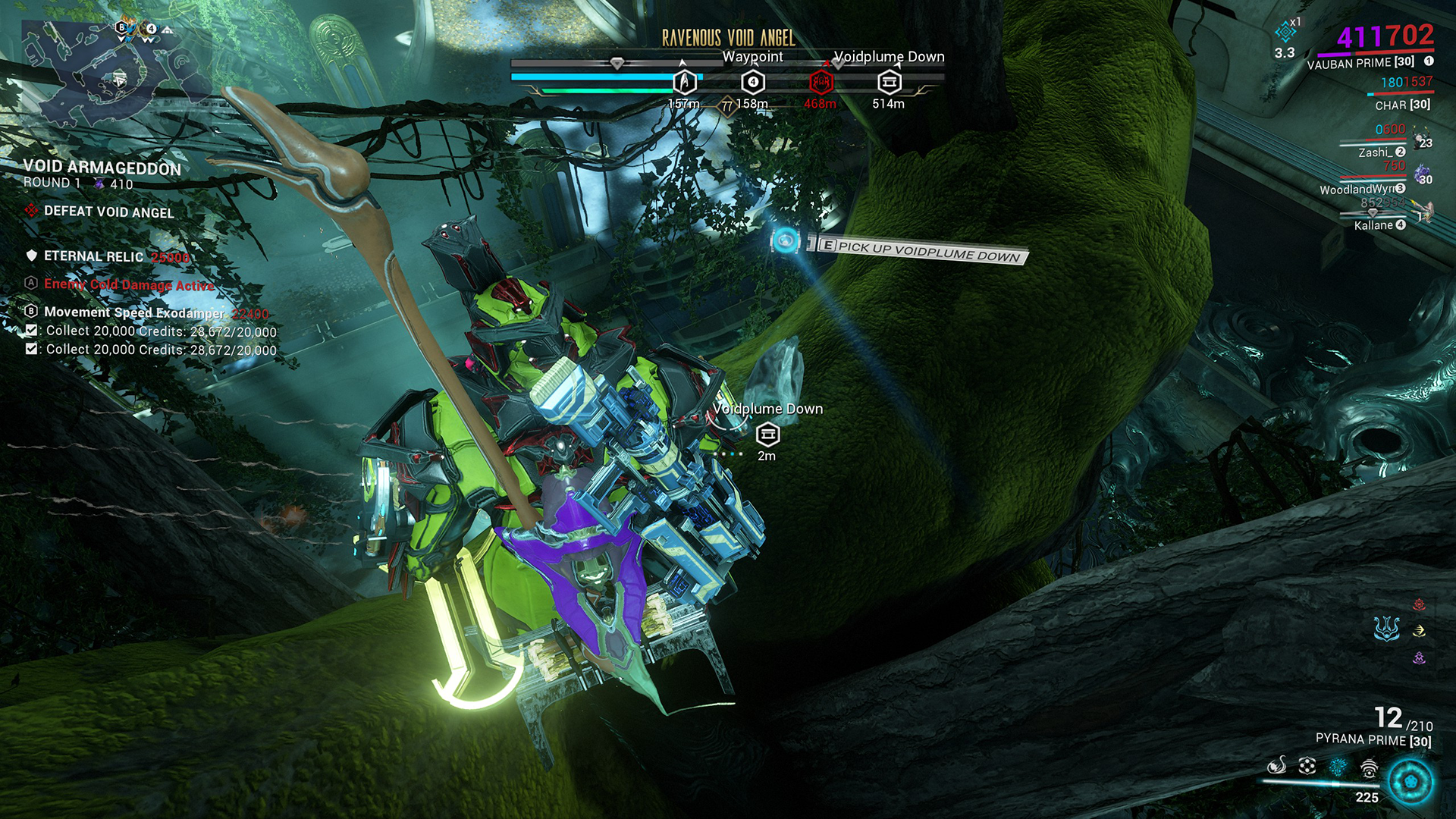Image resolution: width=1456 pixels, height=819 pixels.
Task: Activate the four-orb second ability
Action: pyautogui.click(x=1307, y=766)
